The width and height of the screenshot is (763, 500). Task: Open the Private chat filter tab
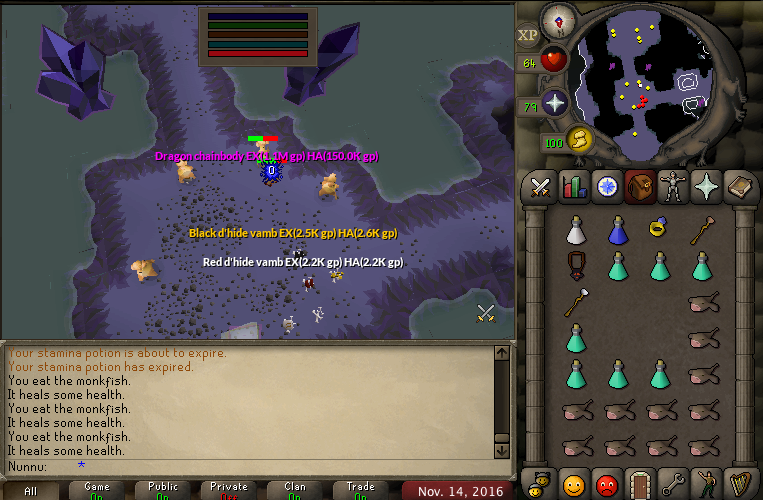pos(229,490)
